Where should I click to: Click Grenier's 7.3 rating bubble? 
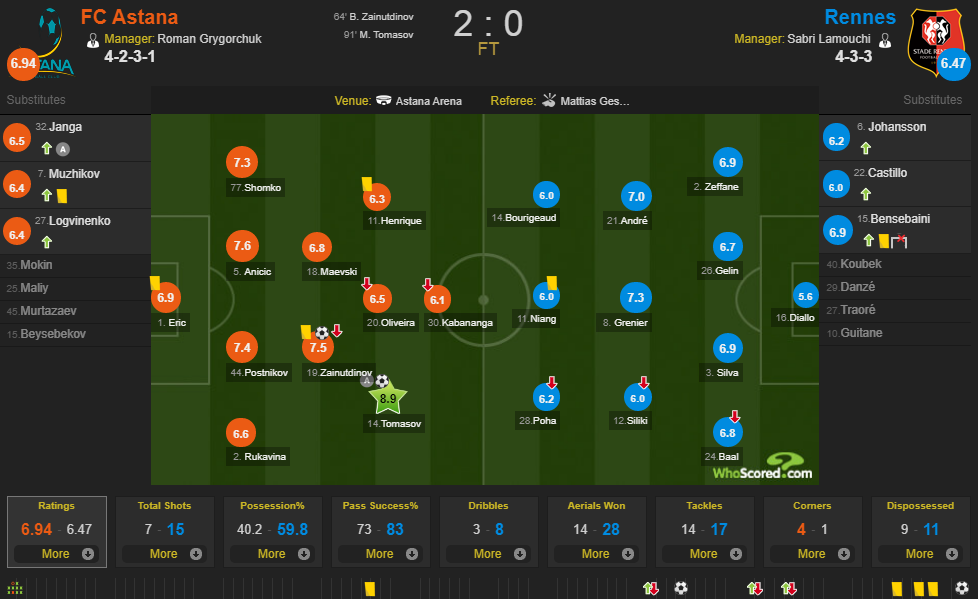tap(635, 298)
